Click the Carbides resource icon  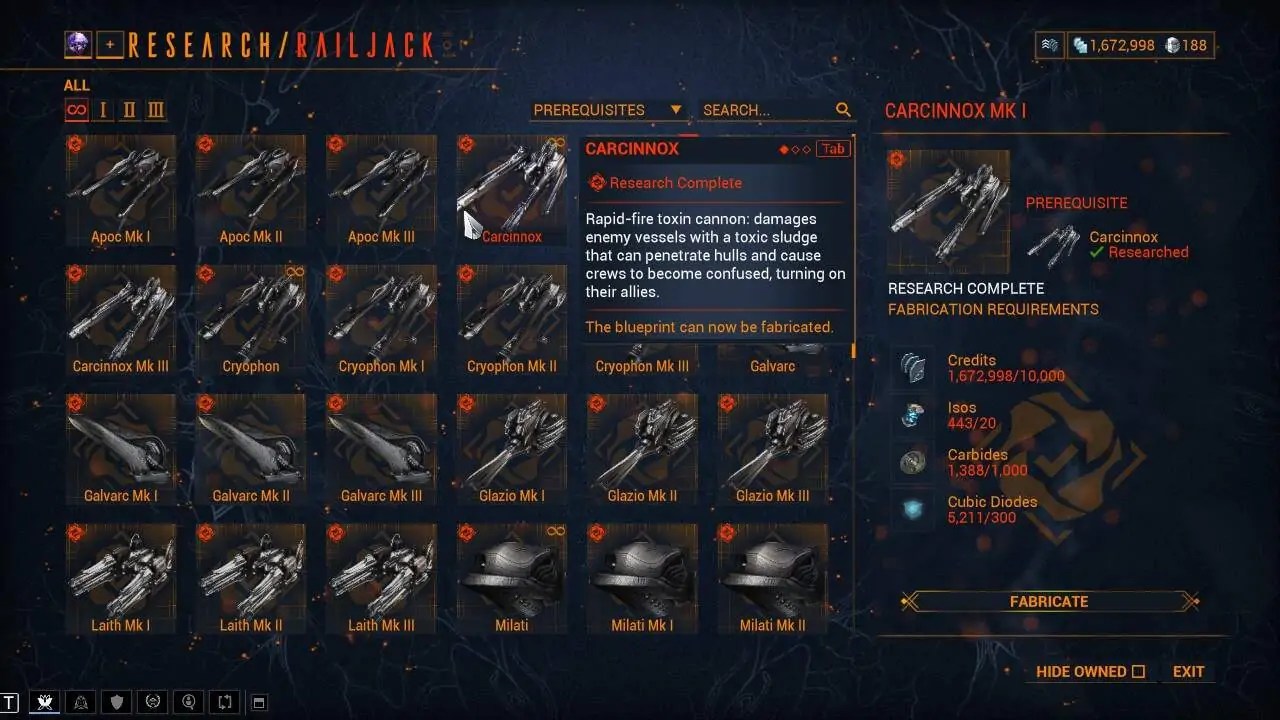pos(911,461)
